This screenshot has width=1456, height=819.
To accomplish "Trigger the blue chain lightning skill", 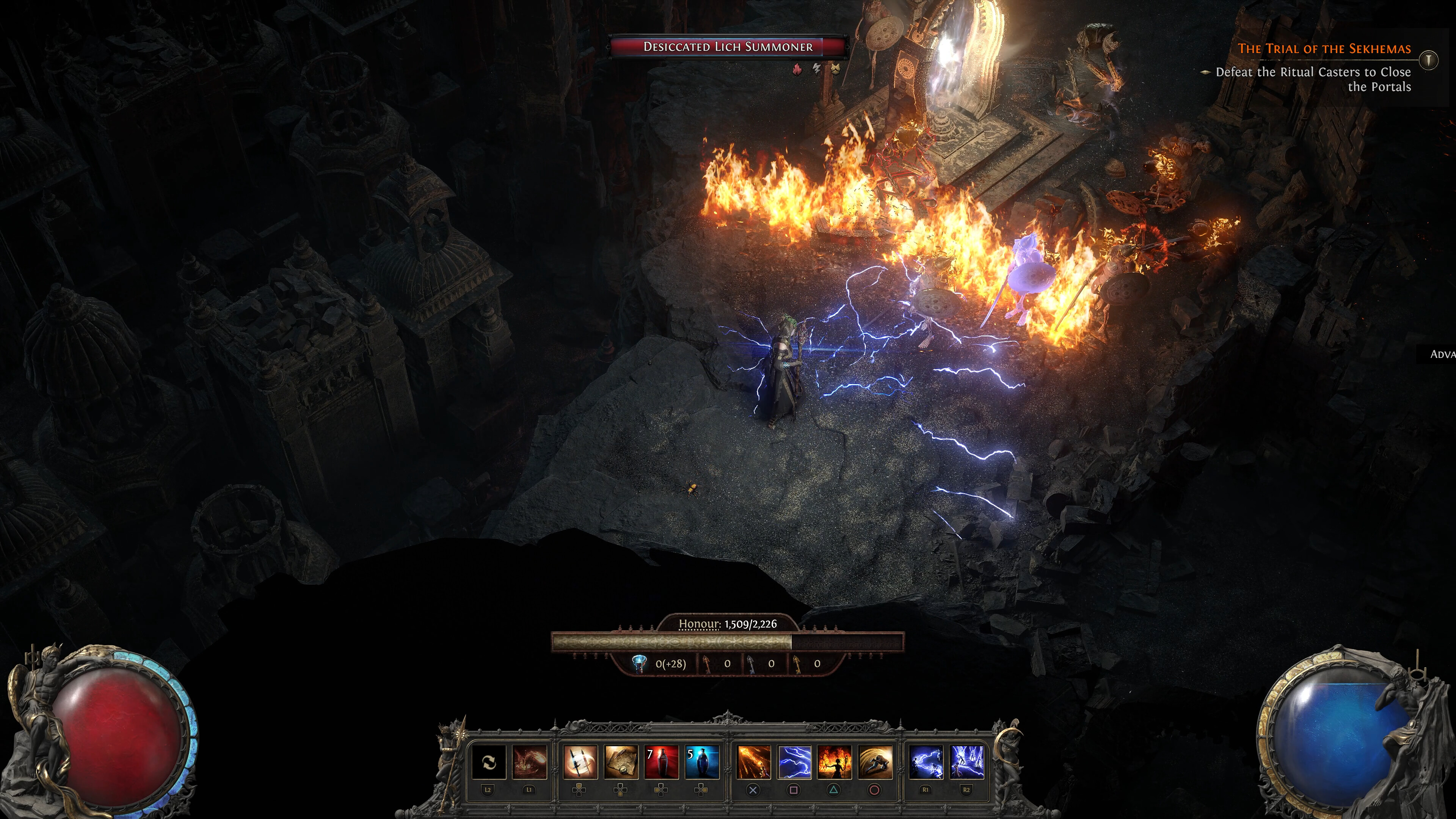I will pos(926,762).
